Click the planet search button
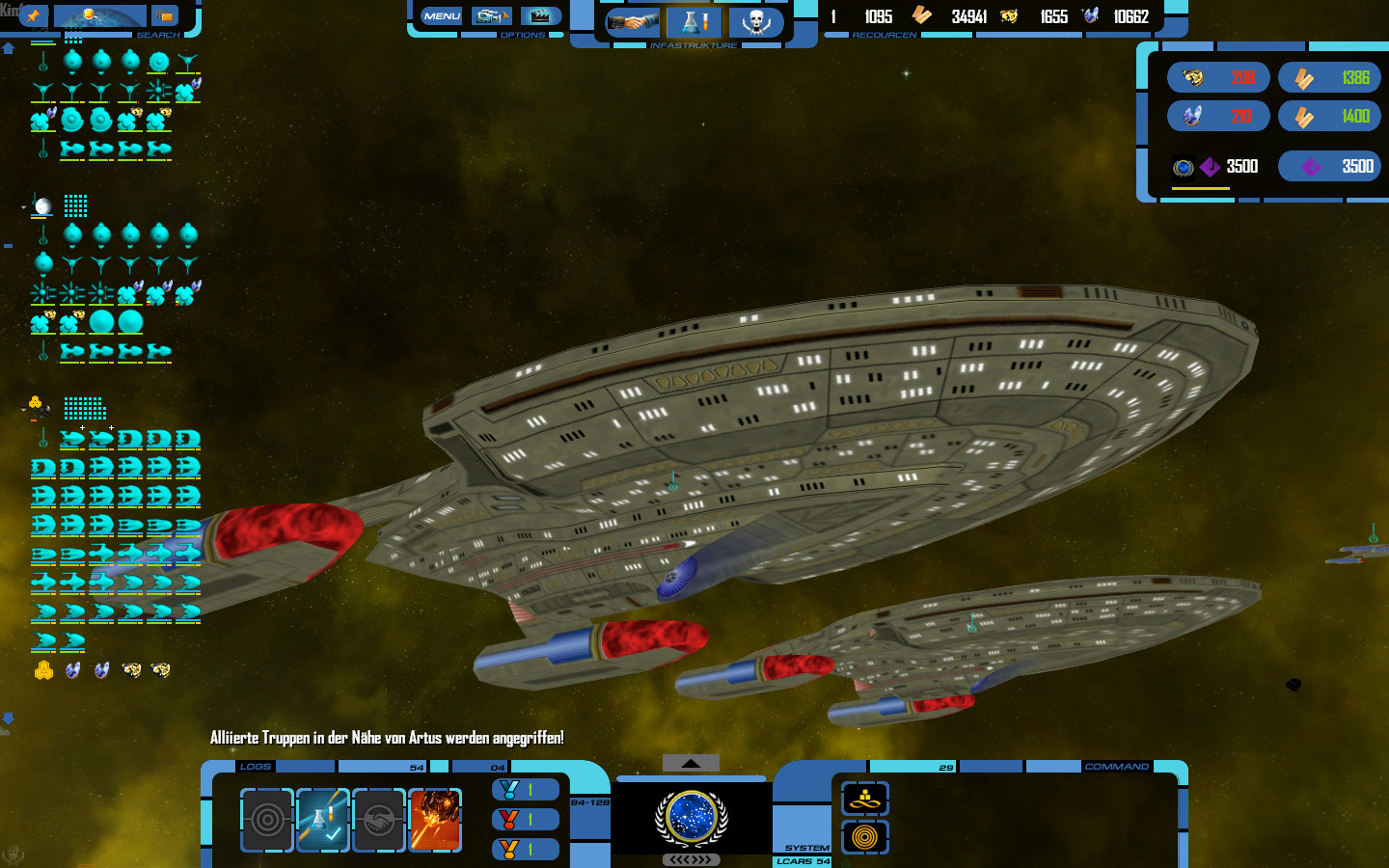This screenshot has height=868, width=1389. pyautogui.click(x=99, y=16)
